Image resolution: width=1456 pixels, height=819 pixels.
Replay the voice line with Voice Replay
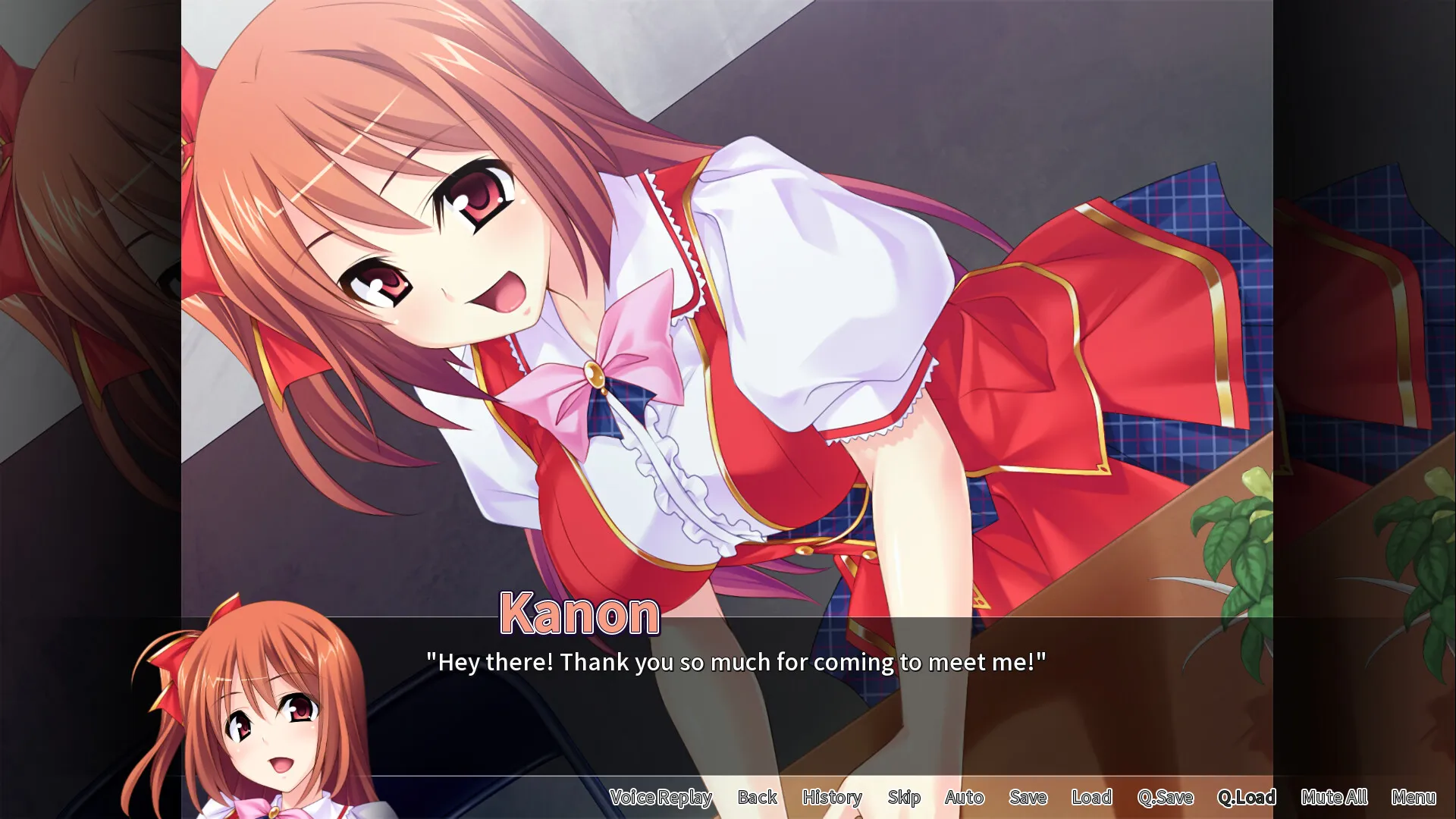click(x=661, y=797)
